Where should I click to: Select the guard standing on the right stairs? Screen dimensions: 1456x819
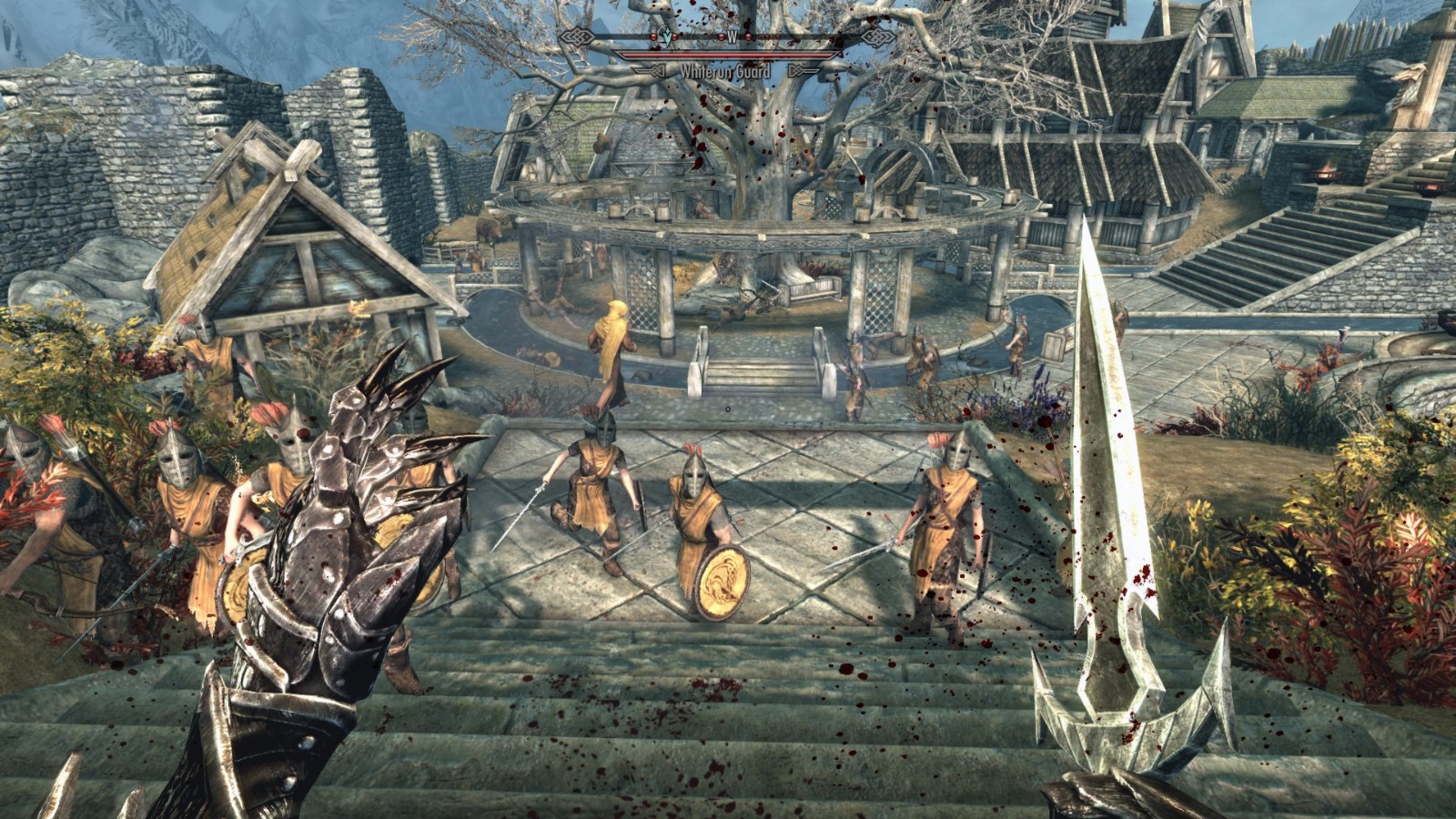coord(946,519)
